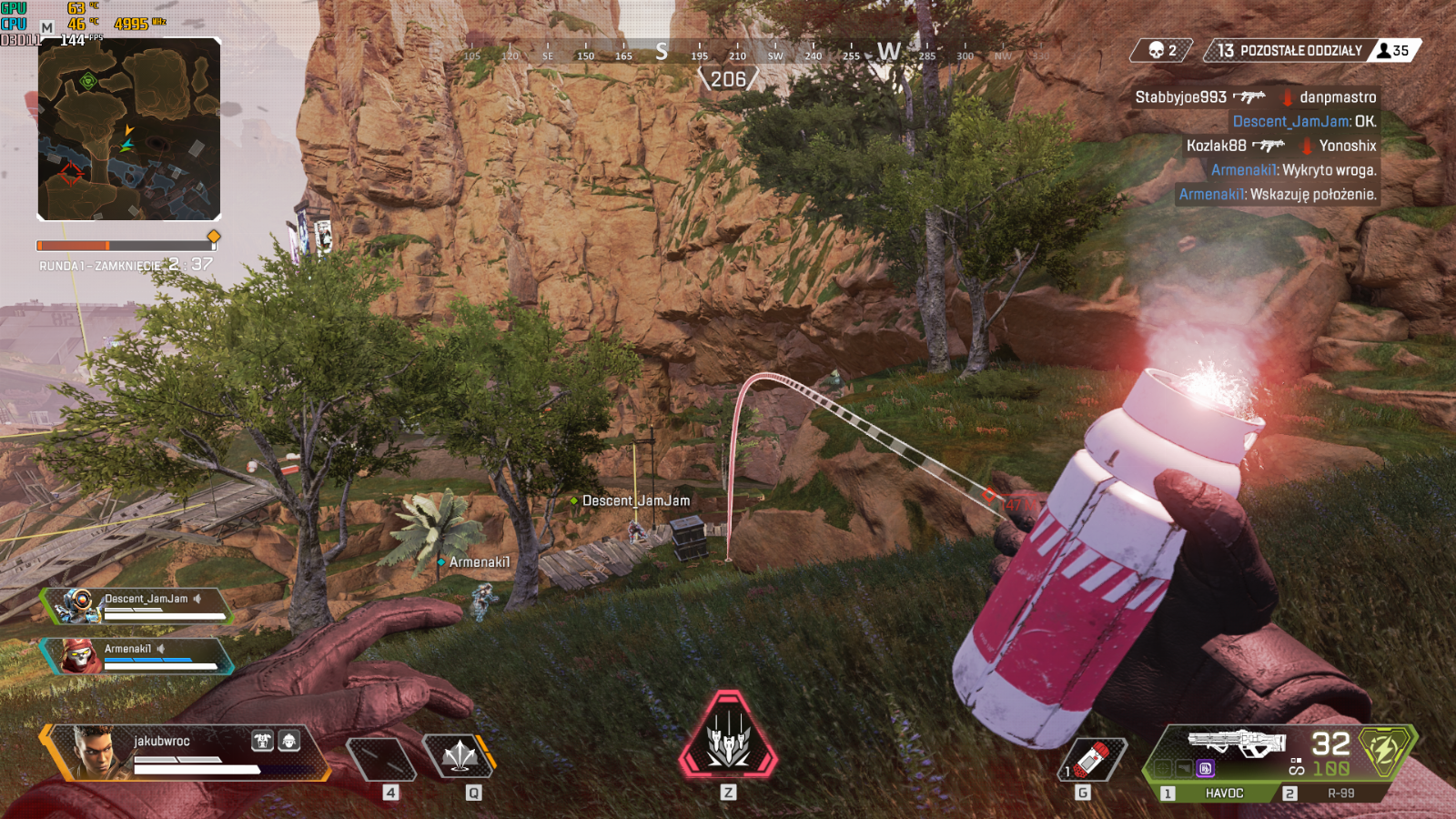Use the tactical ability icon
This screenshot has height=819, width=1456.
pos(460,756)
